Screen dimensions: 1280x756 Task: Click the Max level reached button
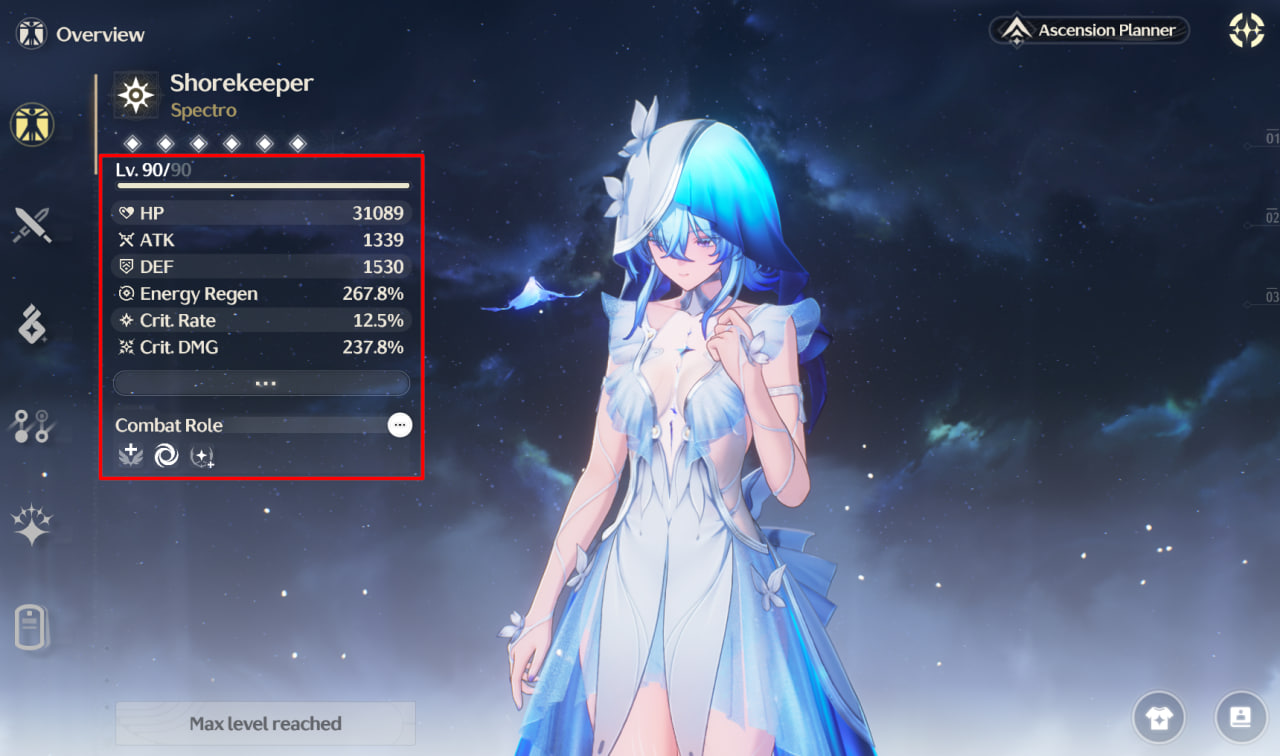click(x=265, y=723)
